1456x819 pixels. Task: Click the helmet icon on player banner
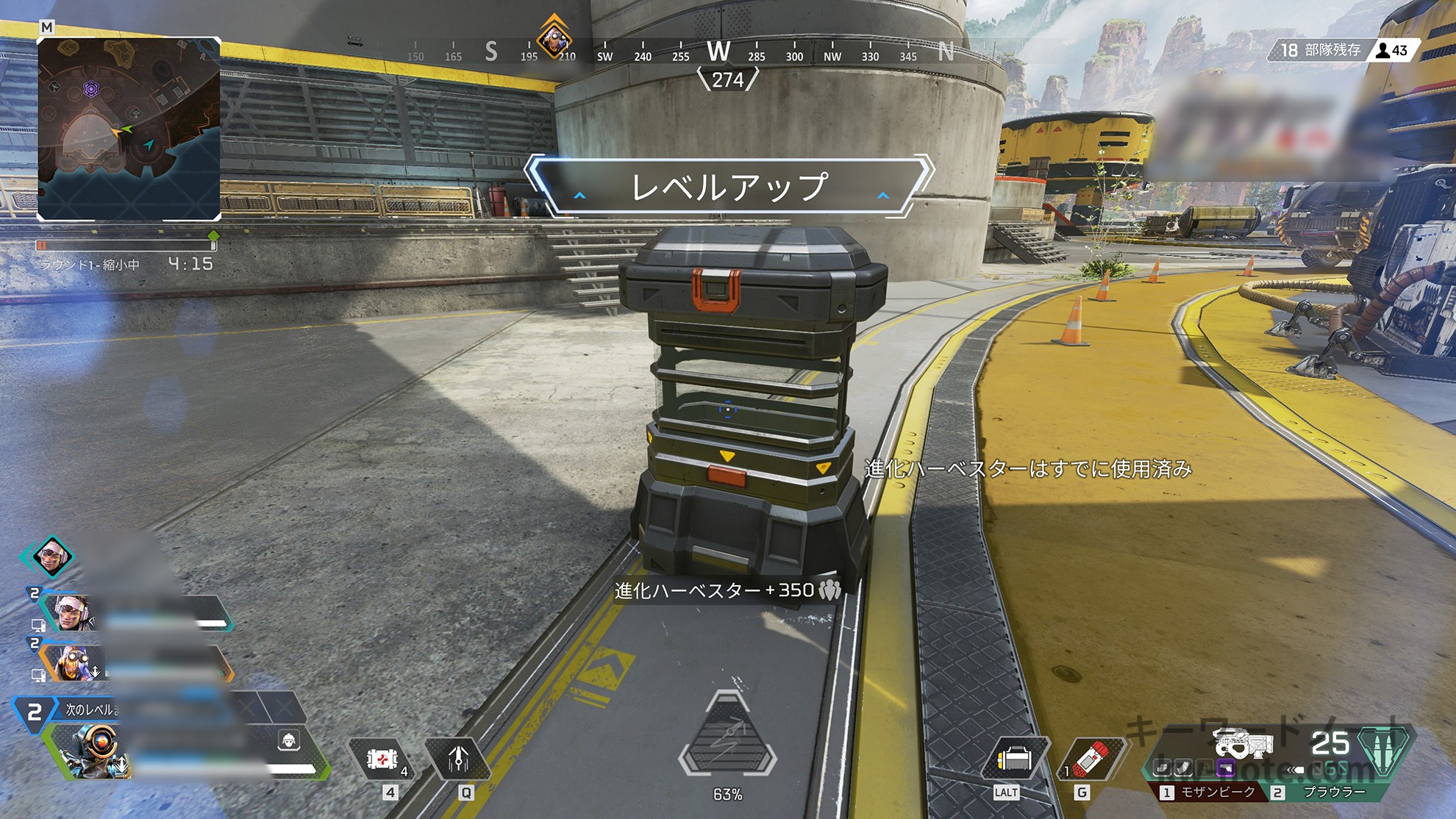pyautogui.click(x=289, y=740)
